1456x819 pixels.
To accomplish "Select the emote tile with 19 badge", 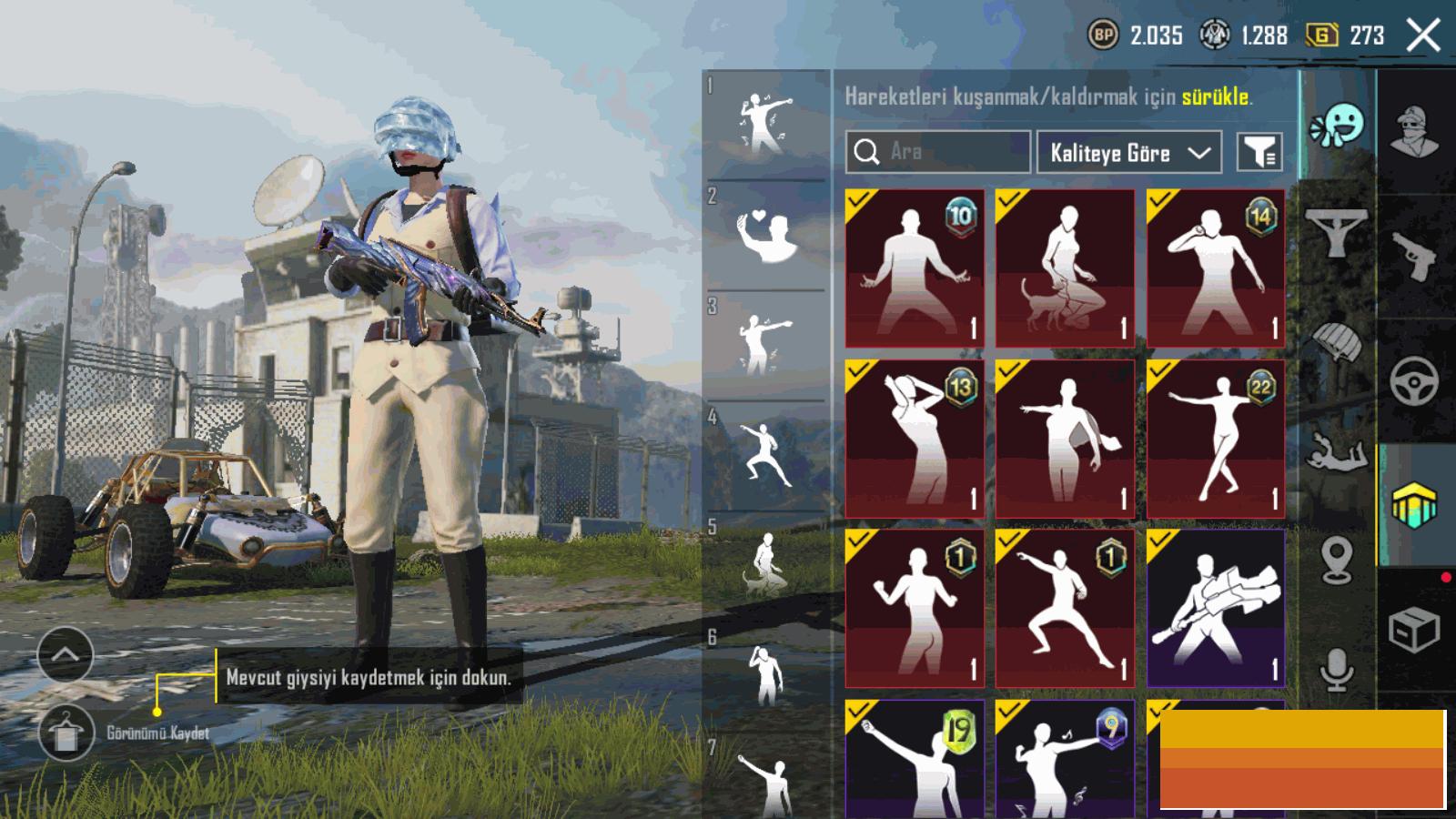I will click(x=915, y=760).
